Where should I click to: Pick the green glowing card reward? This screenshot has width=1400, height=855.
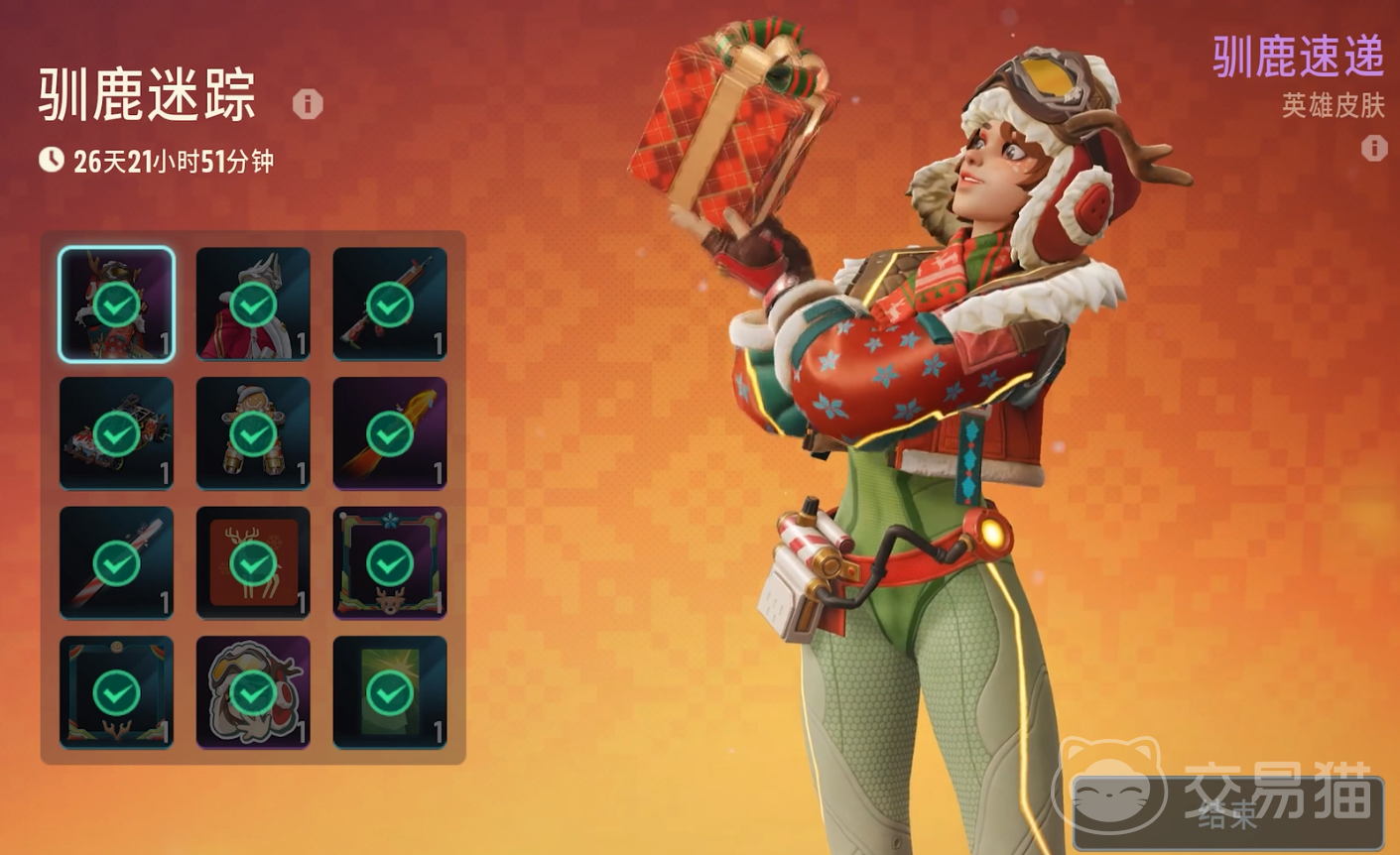[x=390, y=691]
